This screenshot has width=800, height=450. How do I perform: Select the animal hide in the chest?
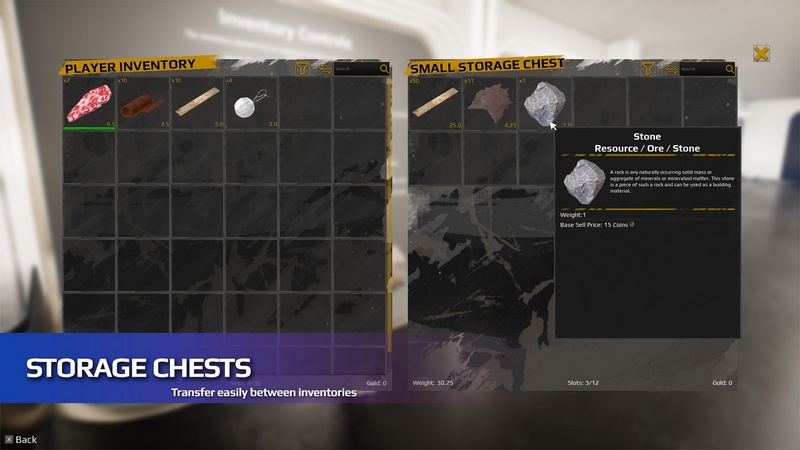(x=489, y=102)
